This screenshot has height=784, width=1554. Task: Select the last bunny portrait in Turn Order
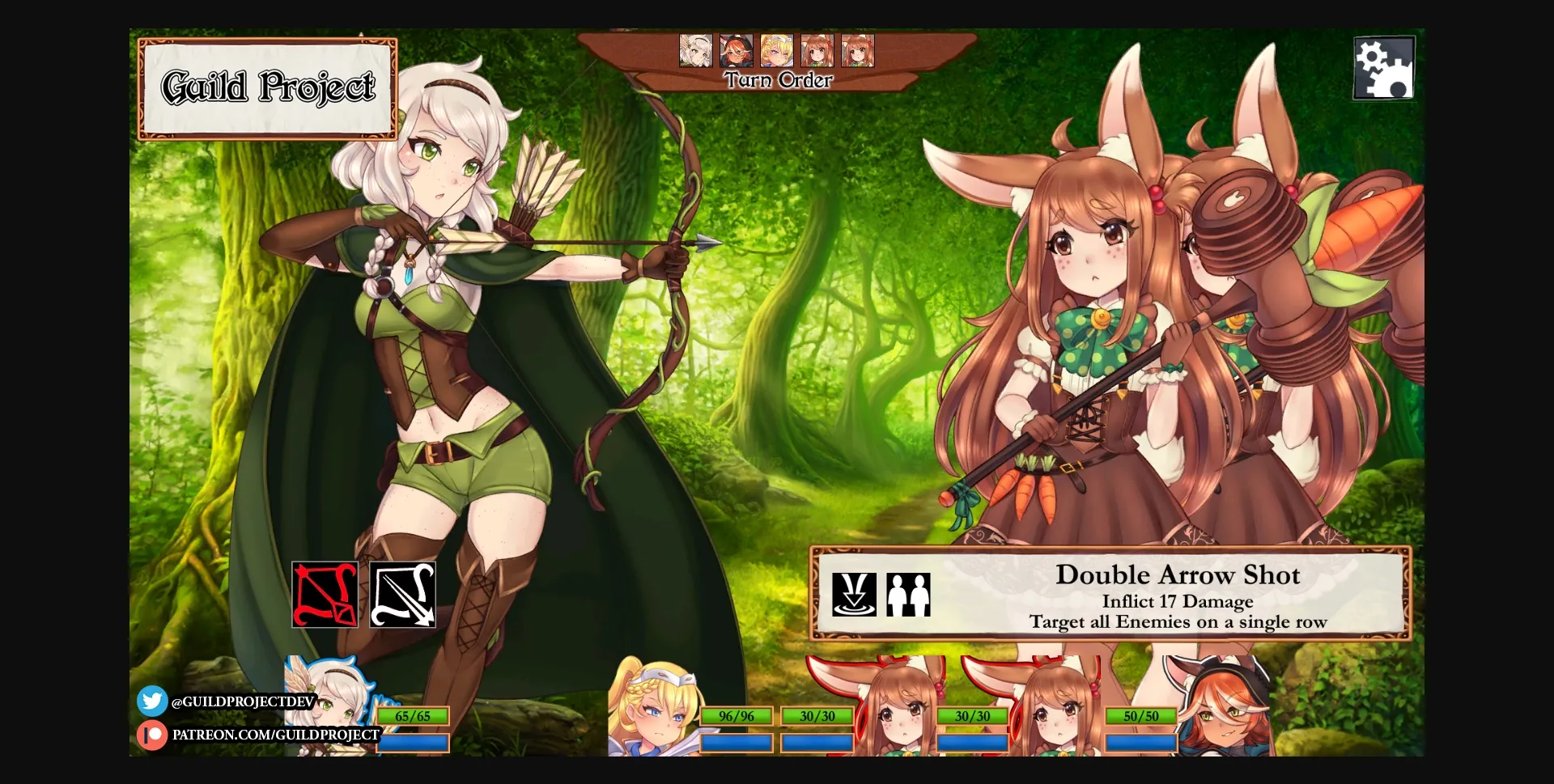[856, 51]
